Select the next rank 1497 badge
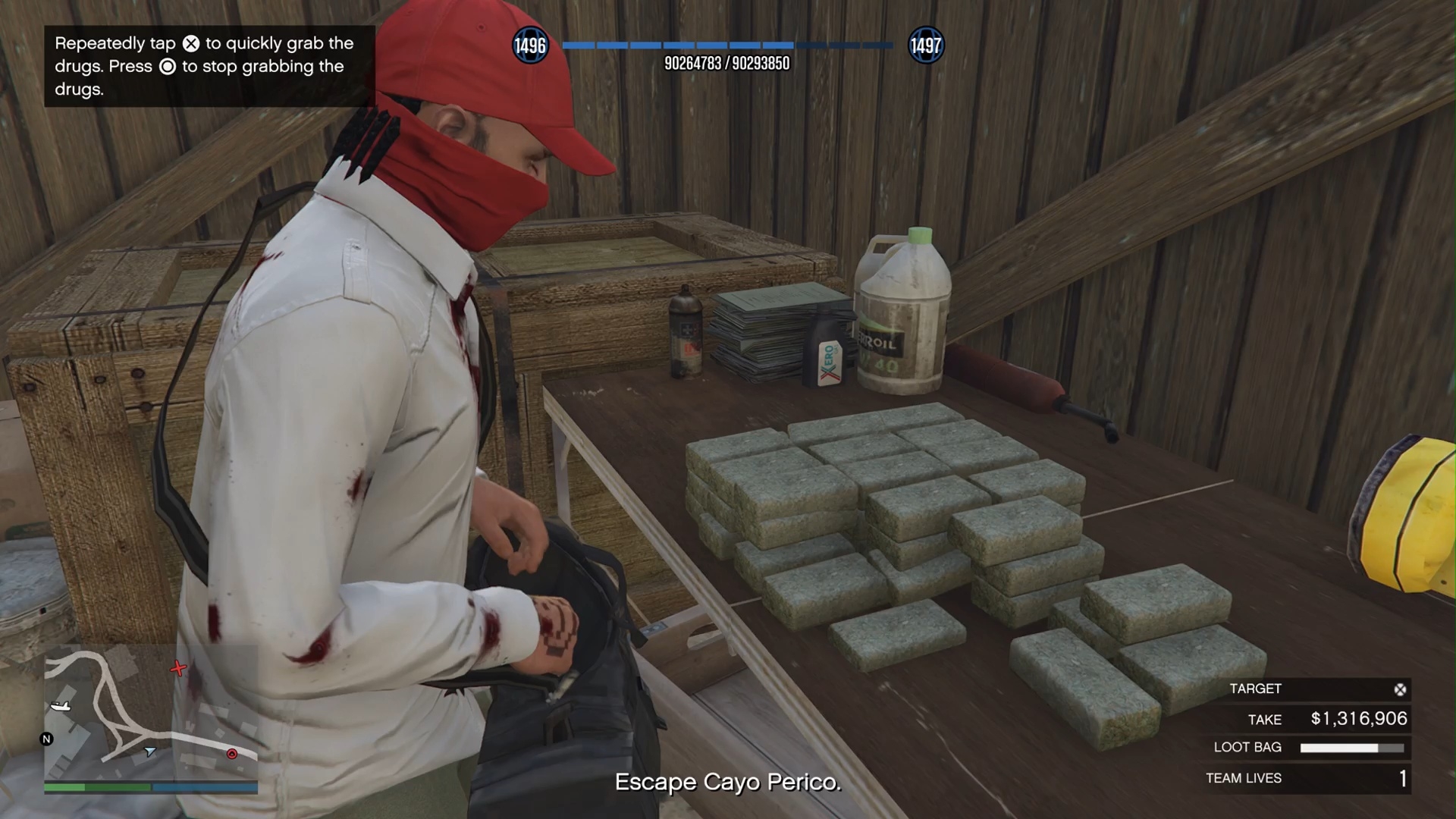 pyautogui.click(x=925, y=45)
